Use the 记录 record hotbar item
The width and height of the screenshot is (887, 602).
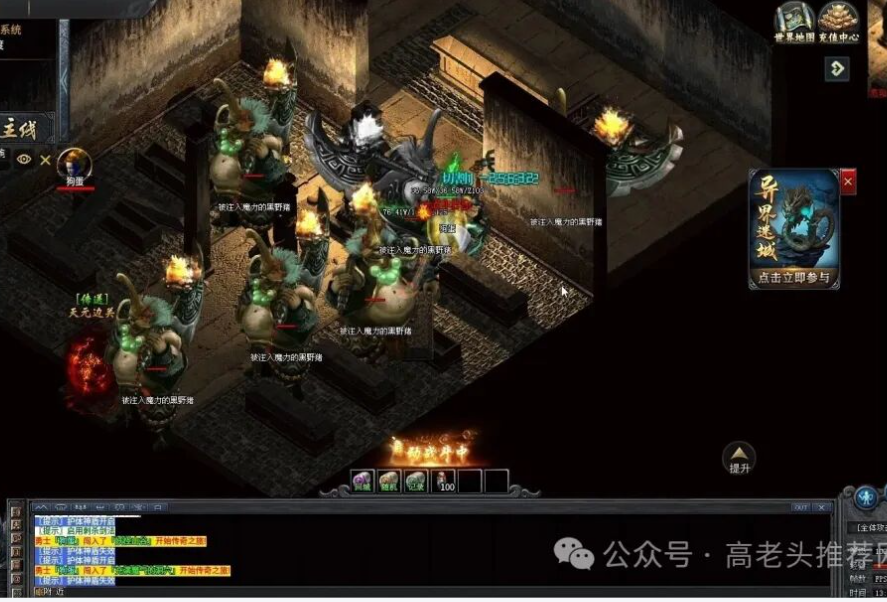415,482
